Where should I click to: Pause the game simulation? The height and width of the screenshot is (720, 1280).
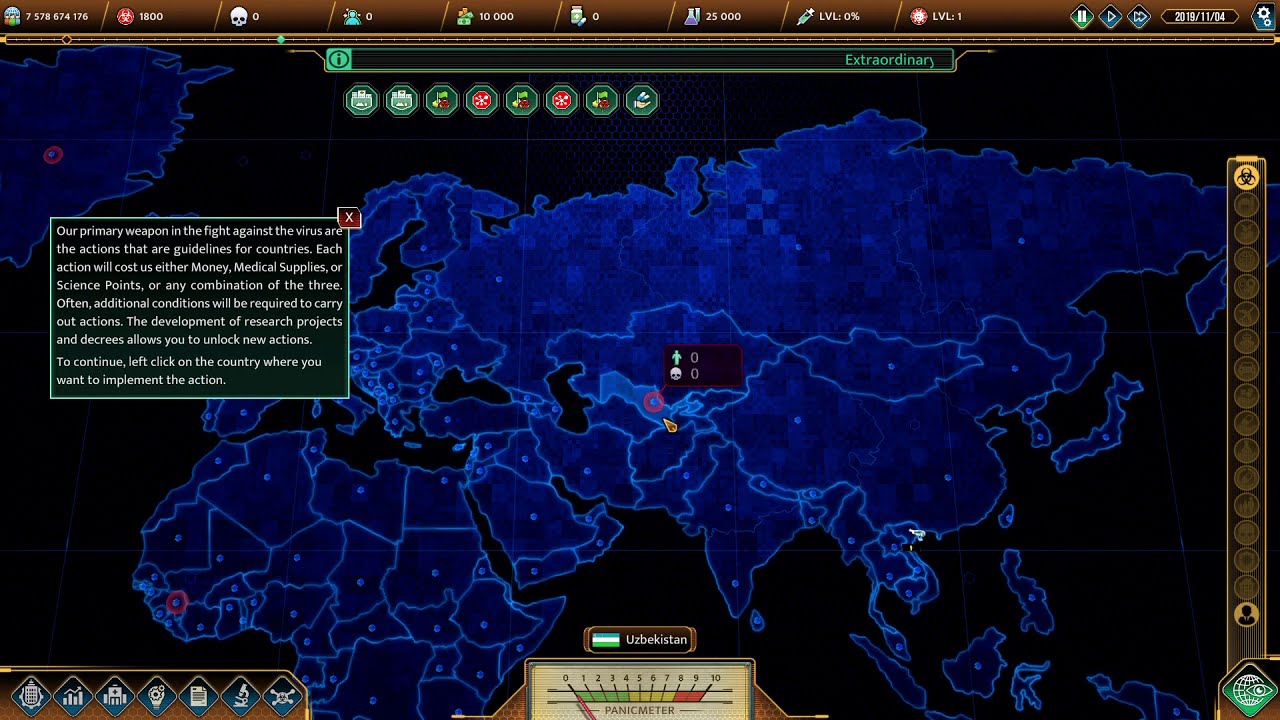click(x=1082, y=16)
